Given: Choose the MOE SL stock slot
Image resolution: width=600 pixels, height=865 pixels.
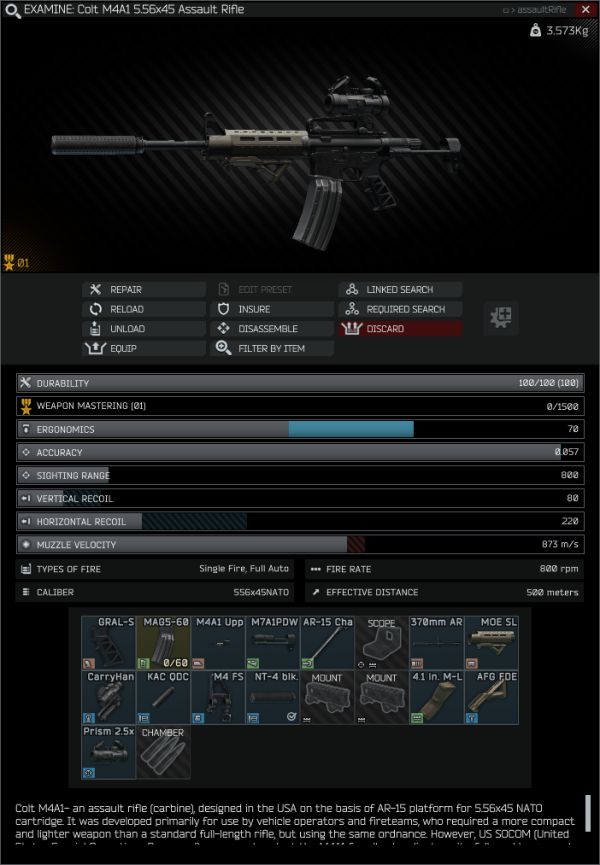Looking at the screenshot, I should point(491,643).
